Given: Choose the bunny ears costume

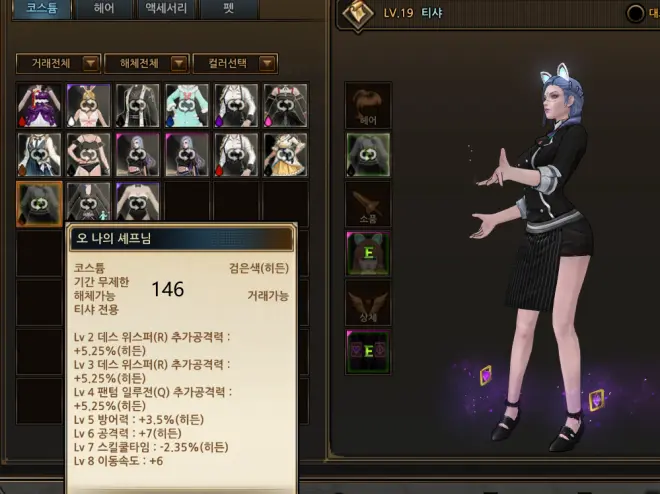Looking at the screenshot, I should click(x=88, y=105).
